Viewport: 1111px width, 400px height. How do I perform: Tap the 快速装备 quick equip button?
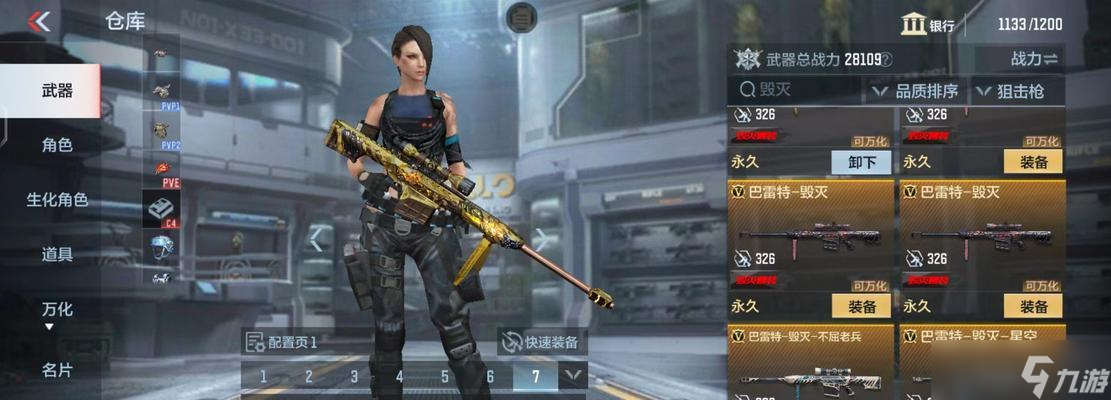tap(540, 342)
